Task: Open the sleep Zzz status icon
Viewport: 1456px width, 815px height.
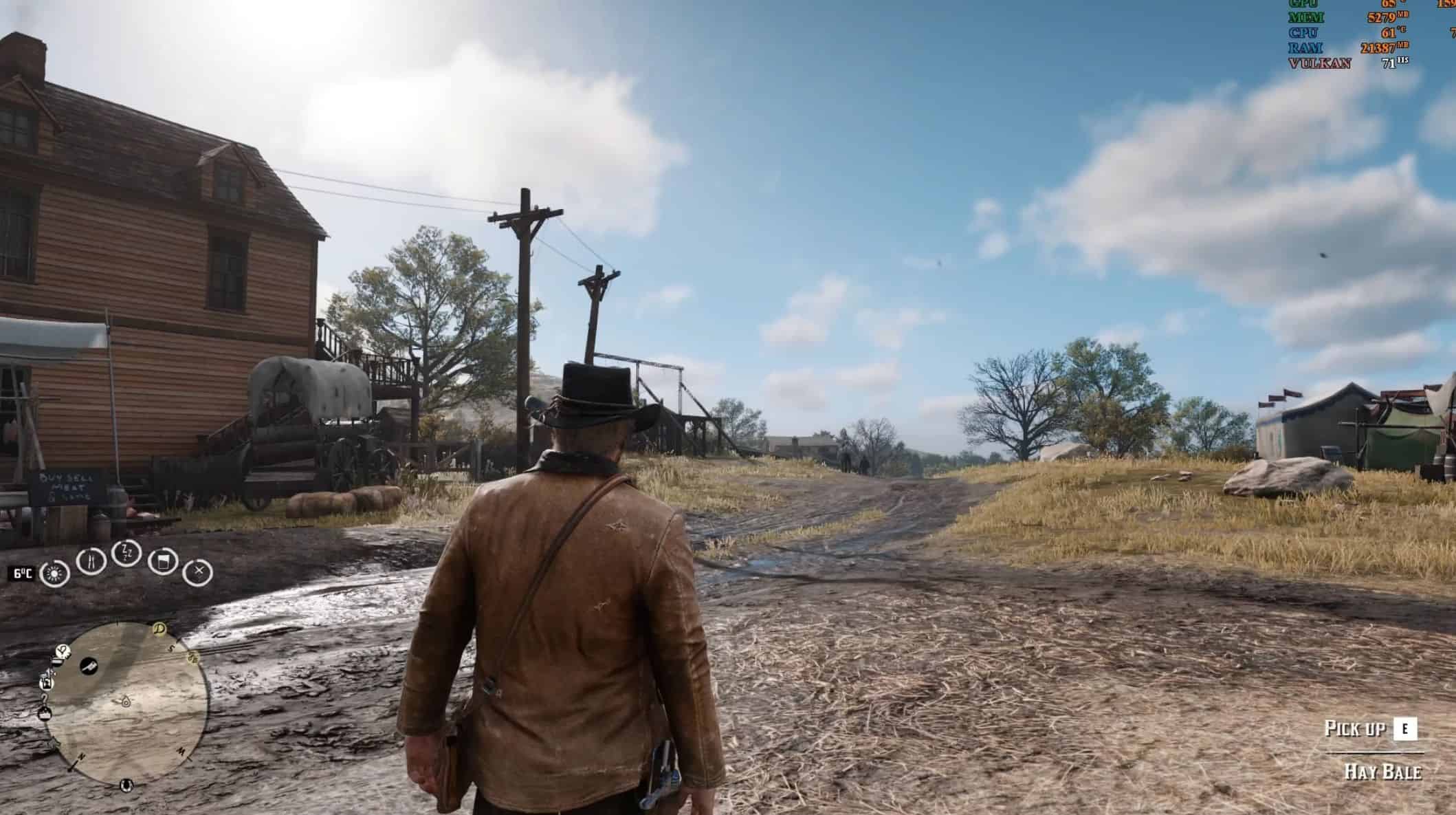Action: 126,552
